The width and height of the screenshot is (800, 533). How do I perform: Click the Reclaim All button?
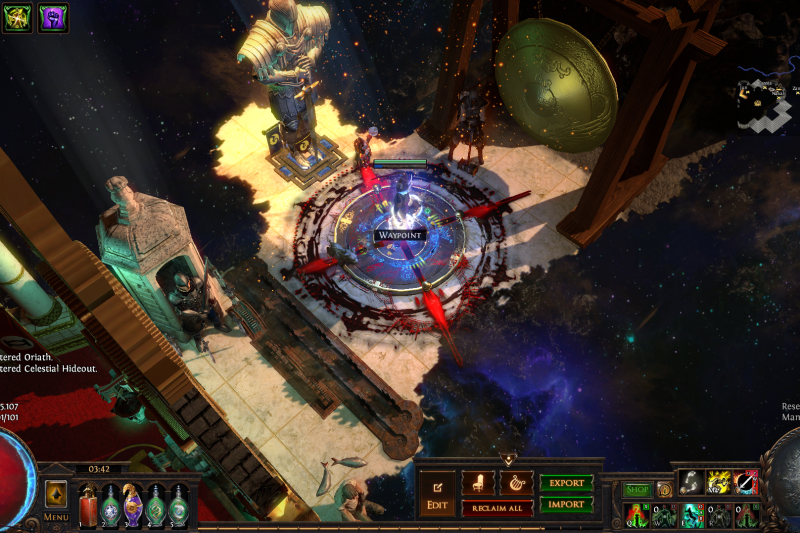pyautogui.click(x=496, y=508)
